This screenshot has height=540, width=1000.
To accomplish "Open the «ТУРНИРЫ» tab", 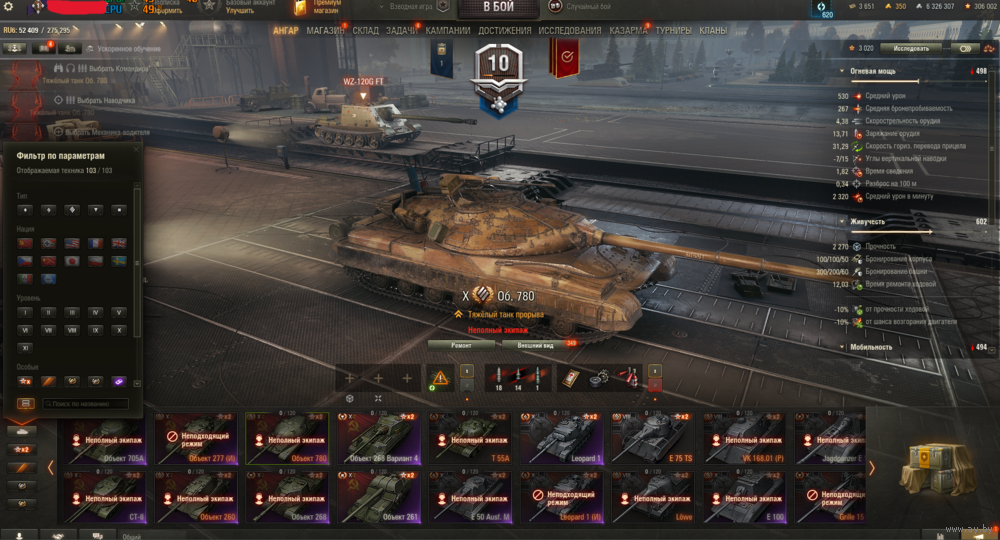I will tap(674, 30).
